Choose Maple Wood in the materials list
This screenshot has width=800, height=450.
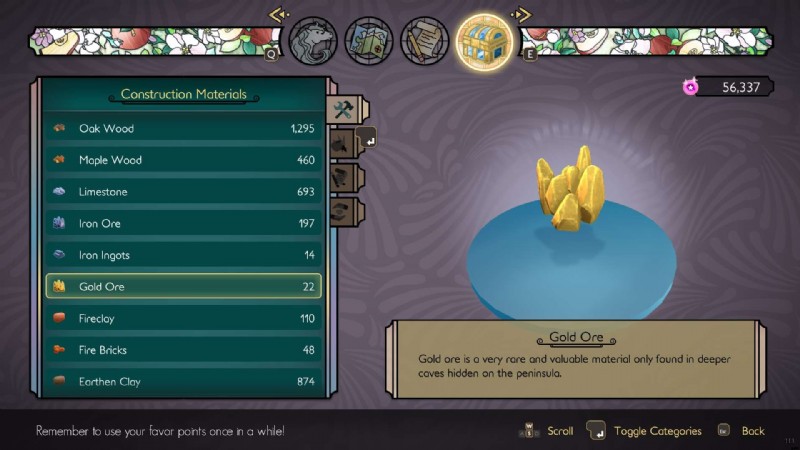point(184,160)
